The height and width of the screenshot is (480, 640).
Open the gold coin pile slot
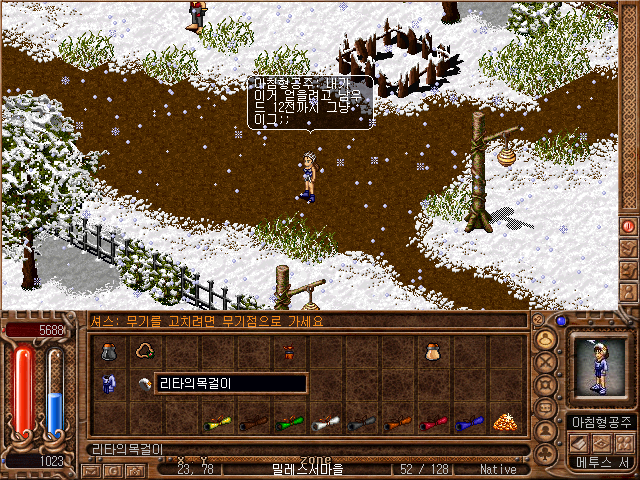pyautogui.click(x=503, y=423)
